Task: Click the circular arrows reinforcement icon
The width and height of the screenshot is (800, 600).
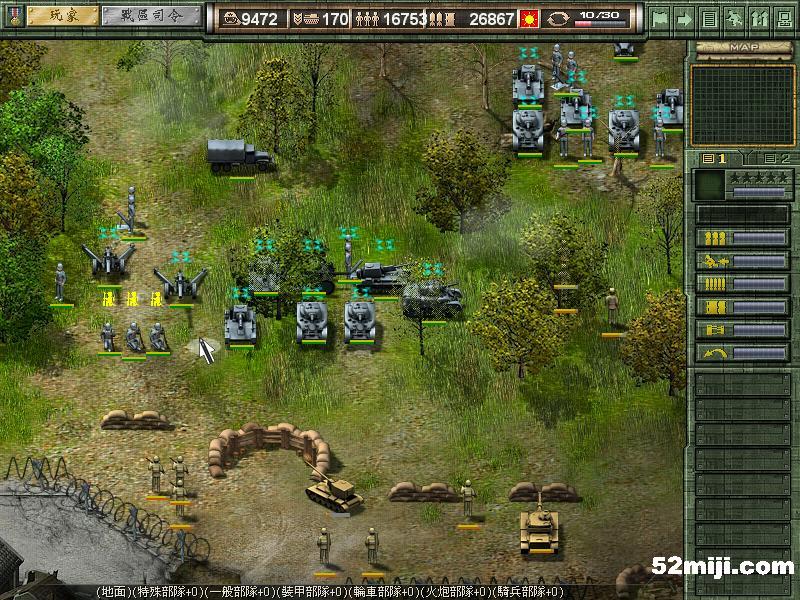Action: [557, 18]
